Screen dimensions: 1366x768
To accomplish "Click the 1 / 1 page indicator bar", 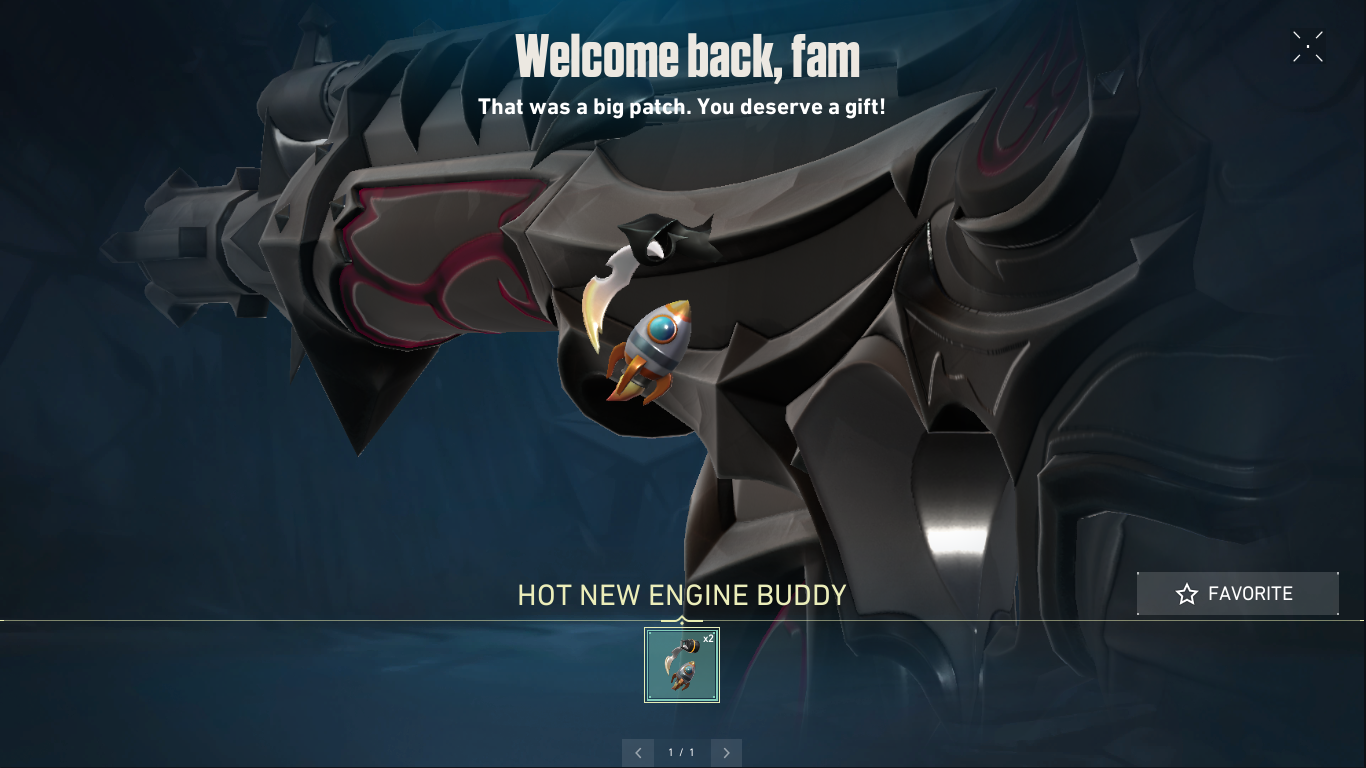I will click(682, 752).
